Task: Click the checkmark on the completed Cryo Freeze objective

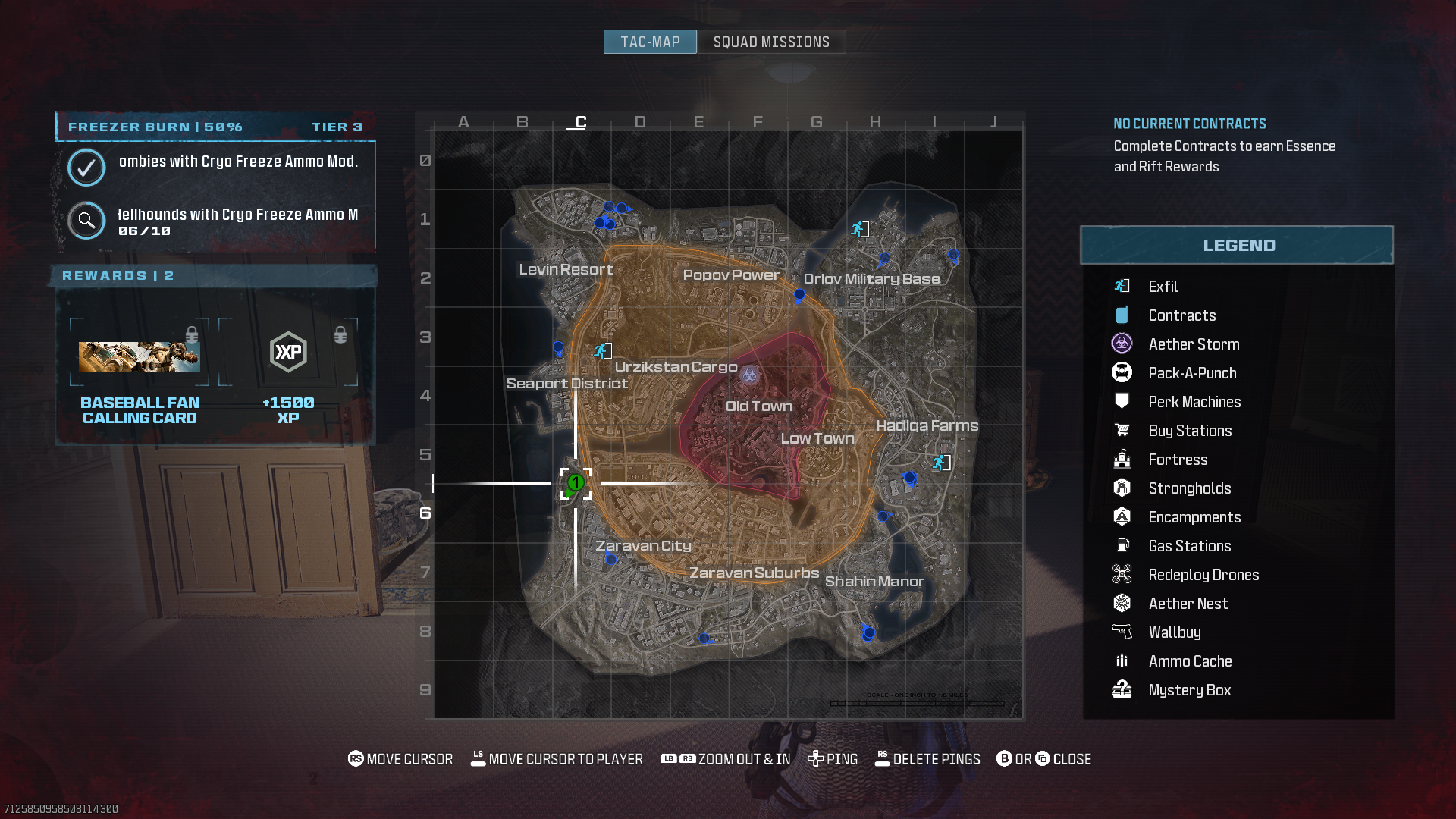Action: point(86,168)
